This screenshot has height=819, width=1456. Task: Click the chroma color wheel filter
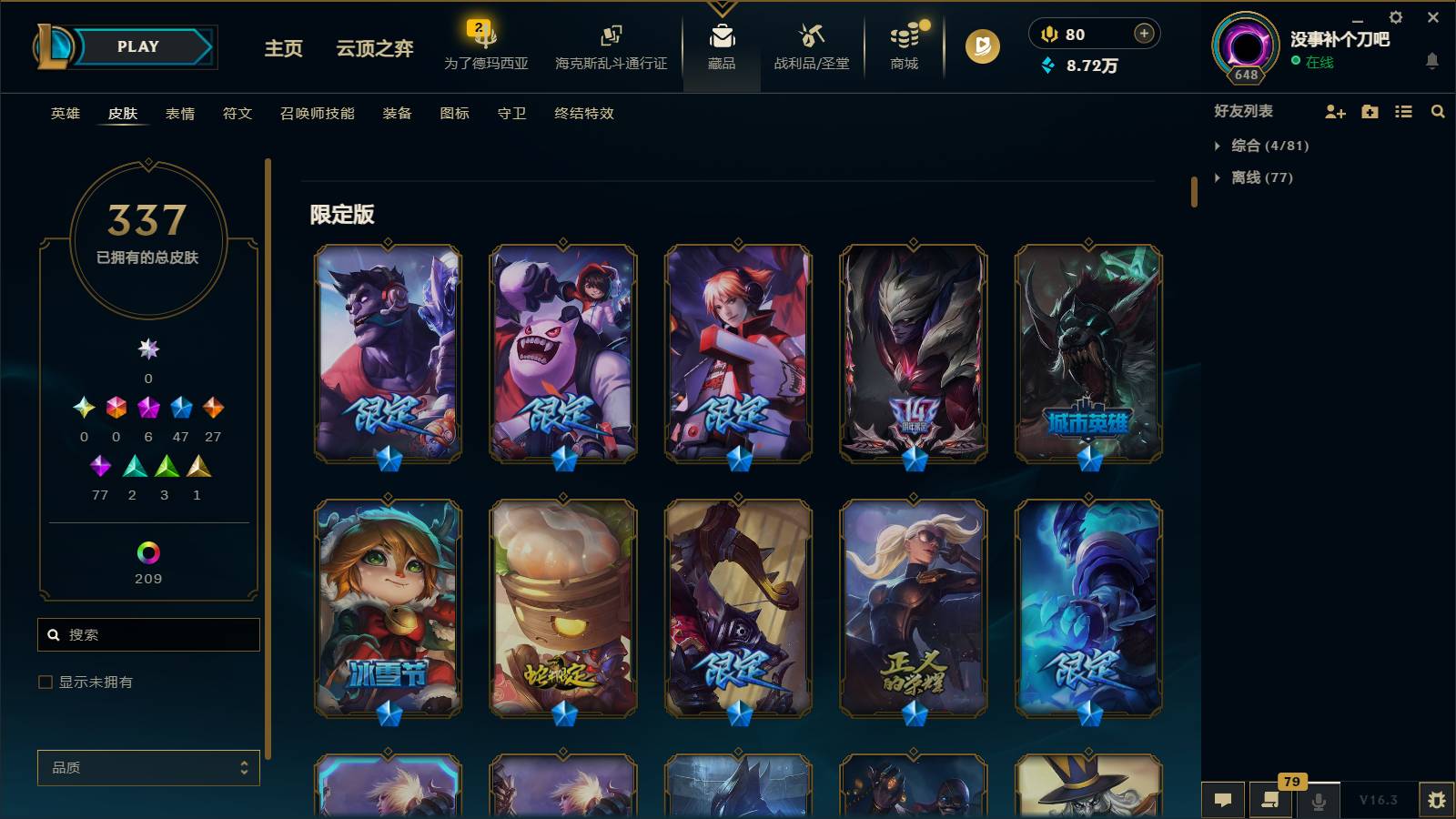pos(148,551)
